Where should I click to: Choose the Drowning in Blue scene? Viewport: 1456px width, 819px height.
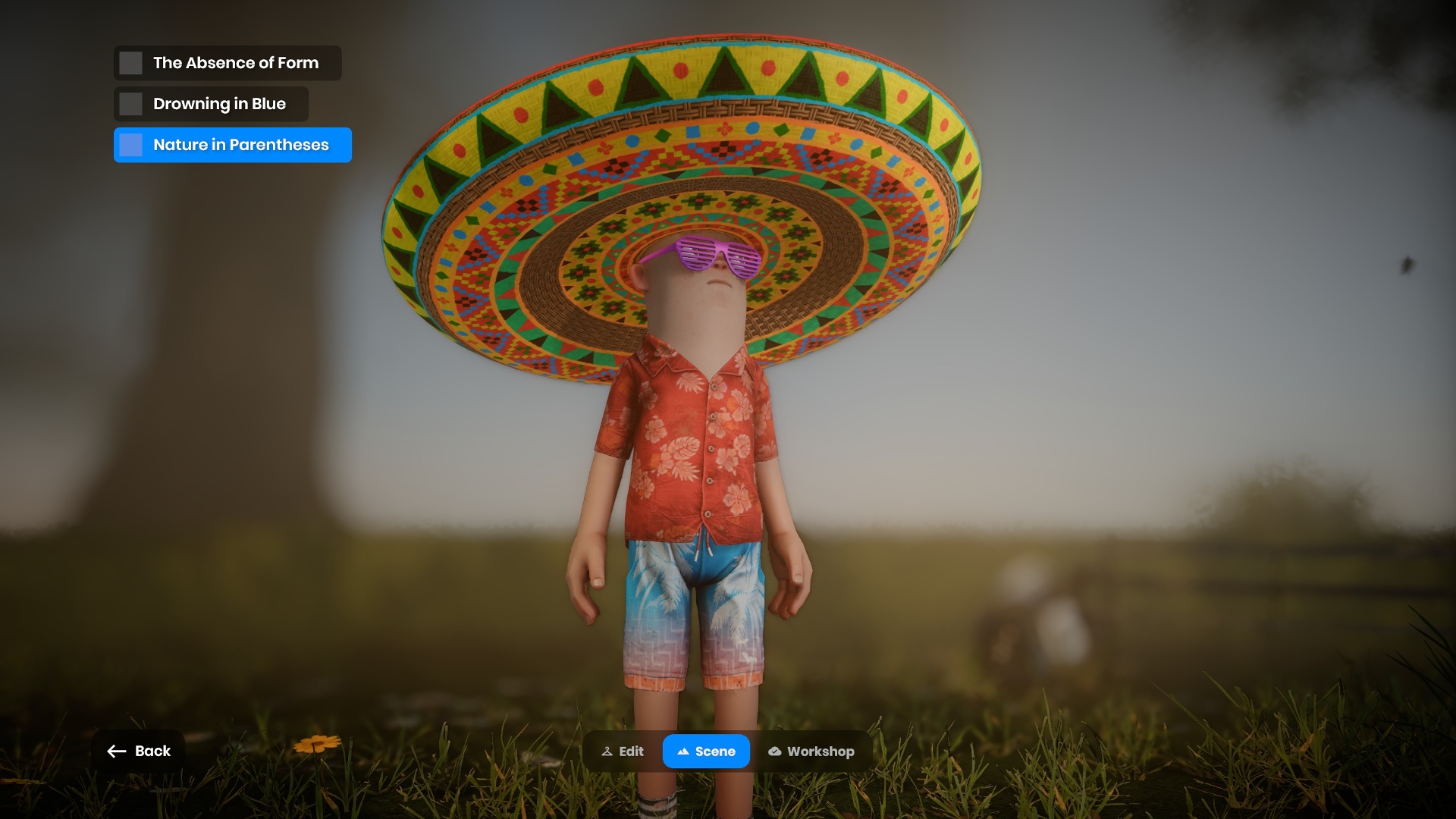tap(211, 104)
